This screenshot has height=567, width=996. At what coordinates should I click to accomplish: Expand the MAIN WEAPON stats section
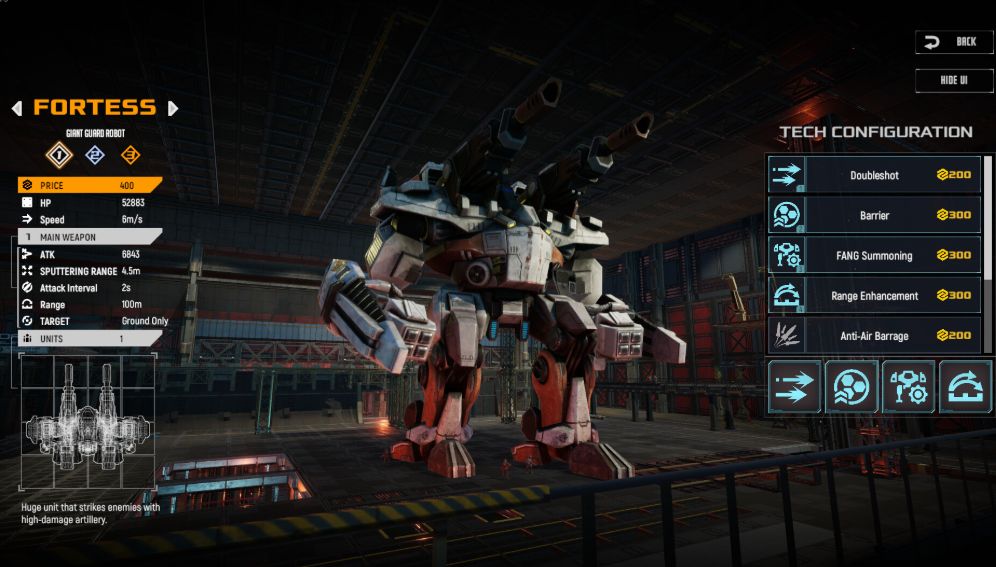pyautogui.click(x=90, y=237)
